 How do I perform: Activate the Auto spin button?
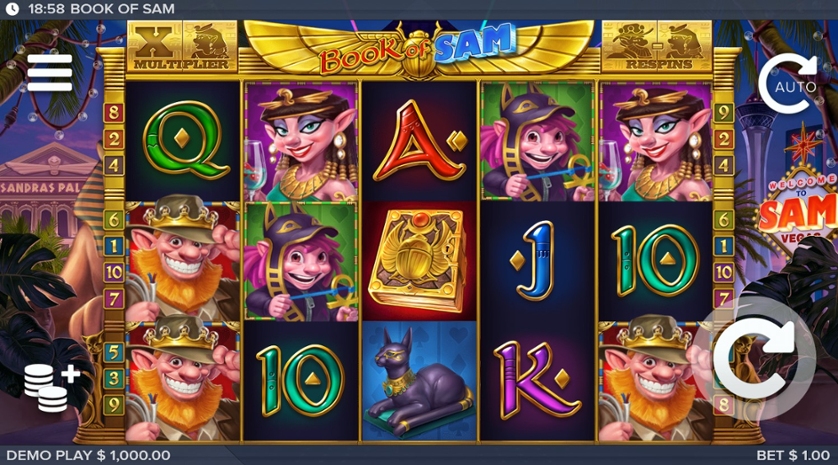click(787, 84)
